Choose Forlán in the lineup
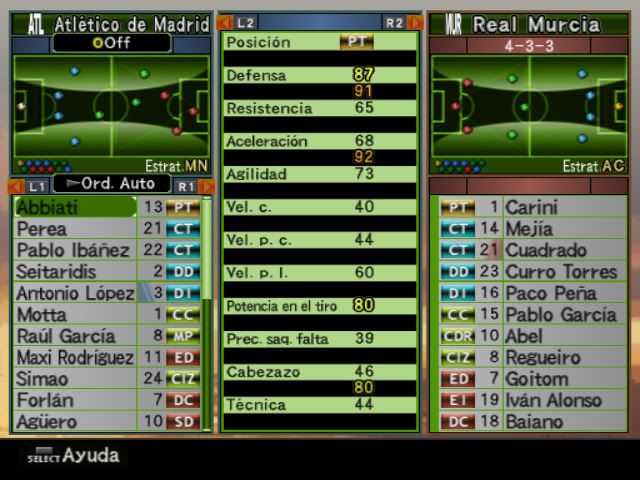This screenshot has width=640, height=480. pyautogui.click(x=75, y=400)
